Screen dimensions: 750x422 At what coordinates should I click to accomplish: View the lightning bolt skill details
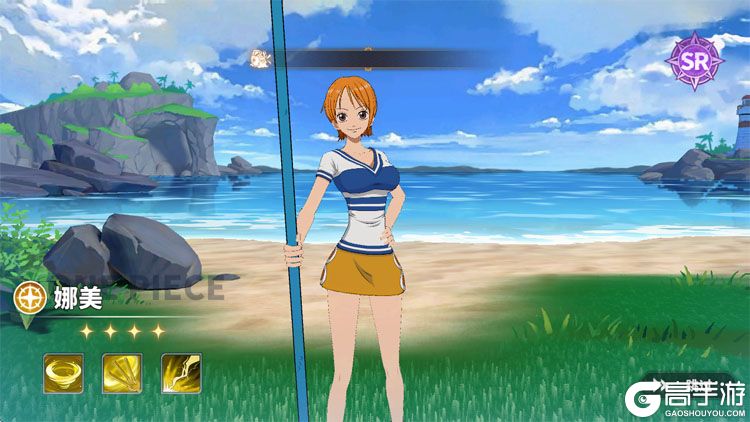pyautogui.click(x=181, y=373)
